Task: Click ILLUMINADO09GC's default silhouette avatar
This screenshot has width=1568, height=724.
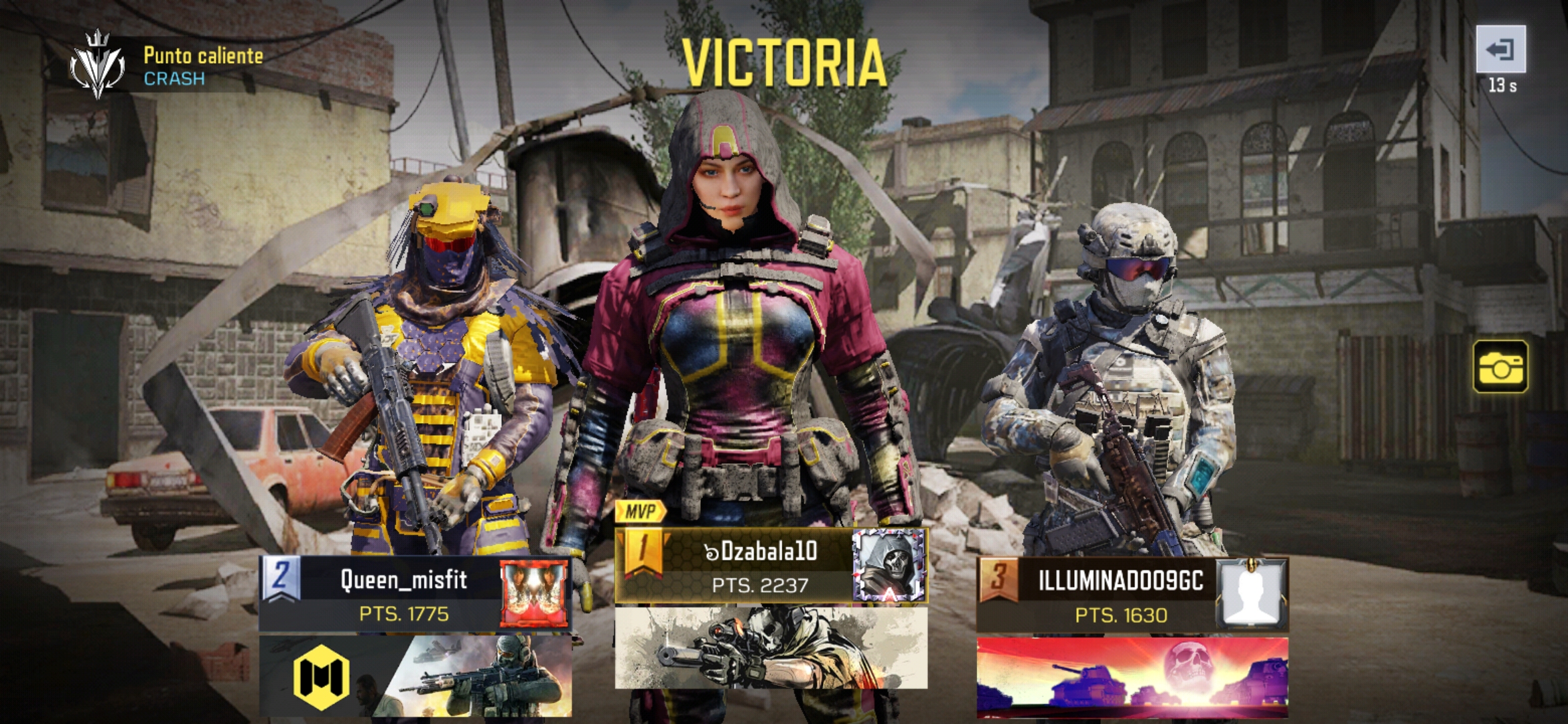Action: pos(1250,595)
